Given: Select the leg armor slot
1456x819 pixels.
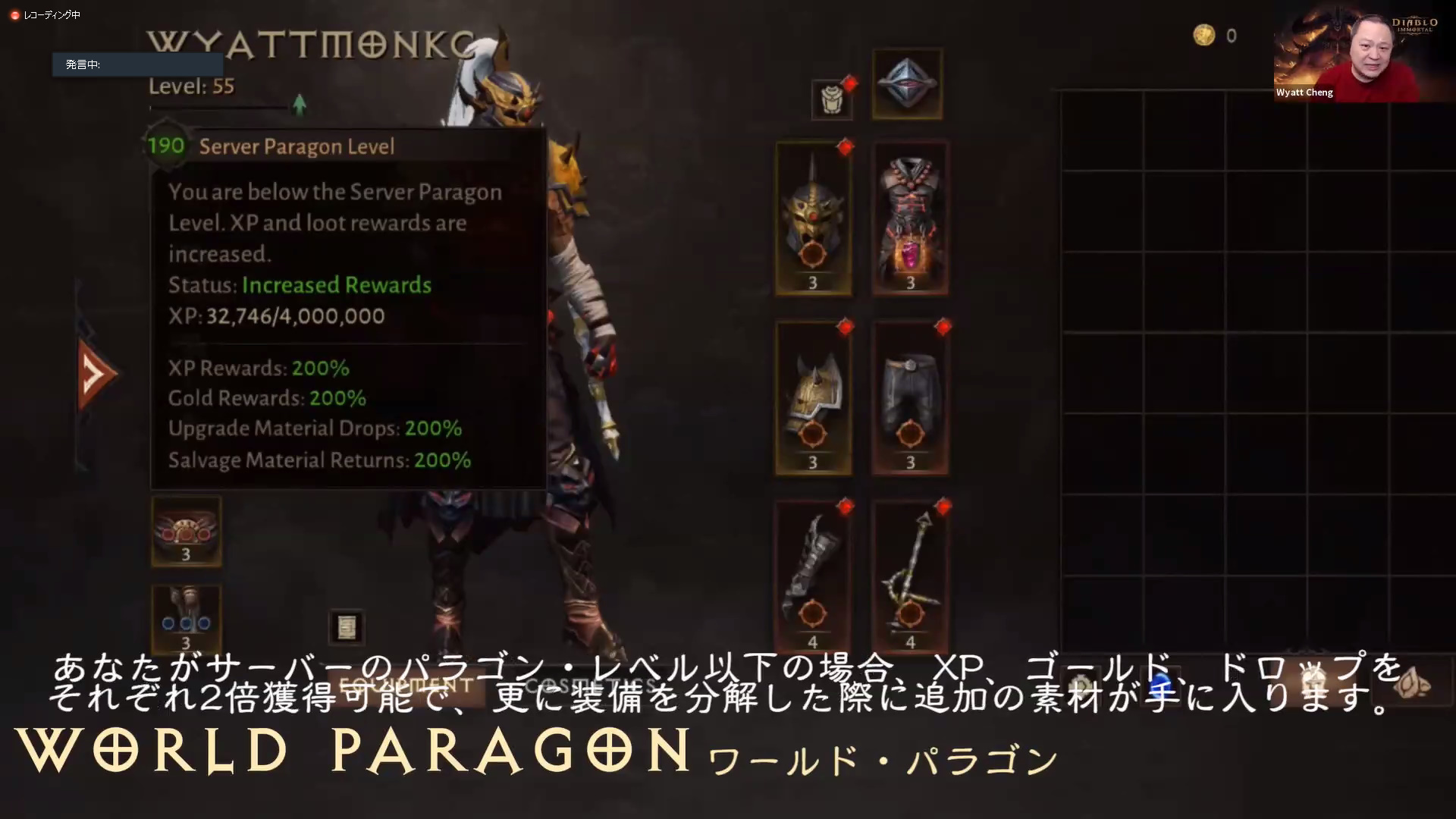Looking at the screenshot, I should coord(909,397).
